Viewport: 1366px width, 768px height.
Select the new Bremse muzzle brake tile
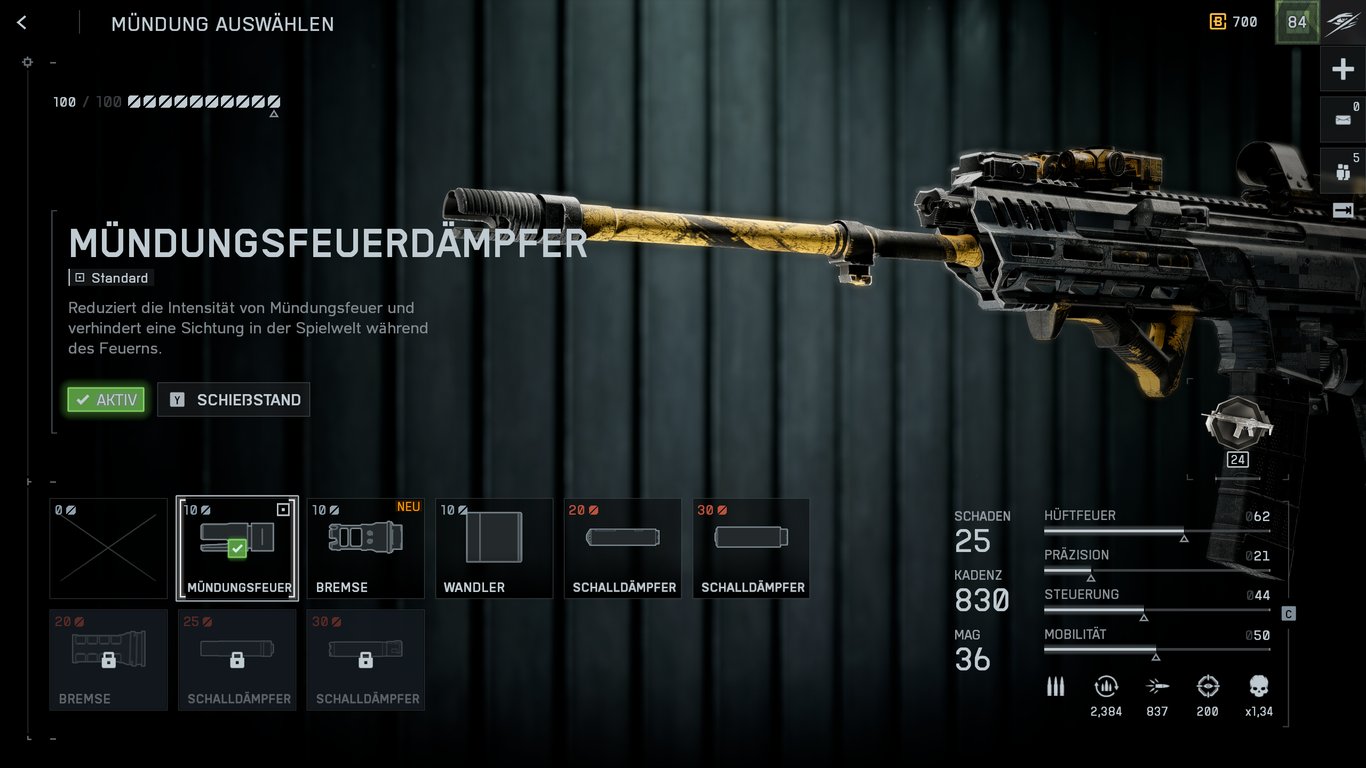(365, 548)
